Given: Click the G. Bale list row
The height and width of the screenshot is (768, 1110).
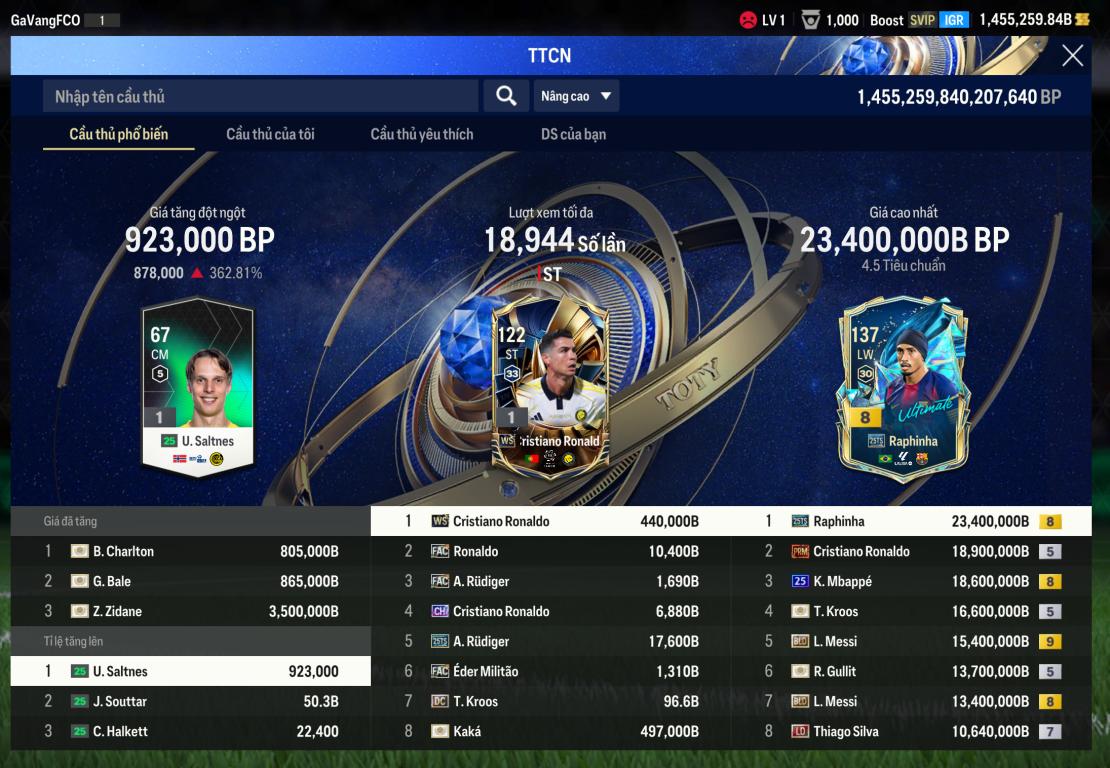Looking at the screenshot, I should click(190, 581).
